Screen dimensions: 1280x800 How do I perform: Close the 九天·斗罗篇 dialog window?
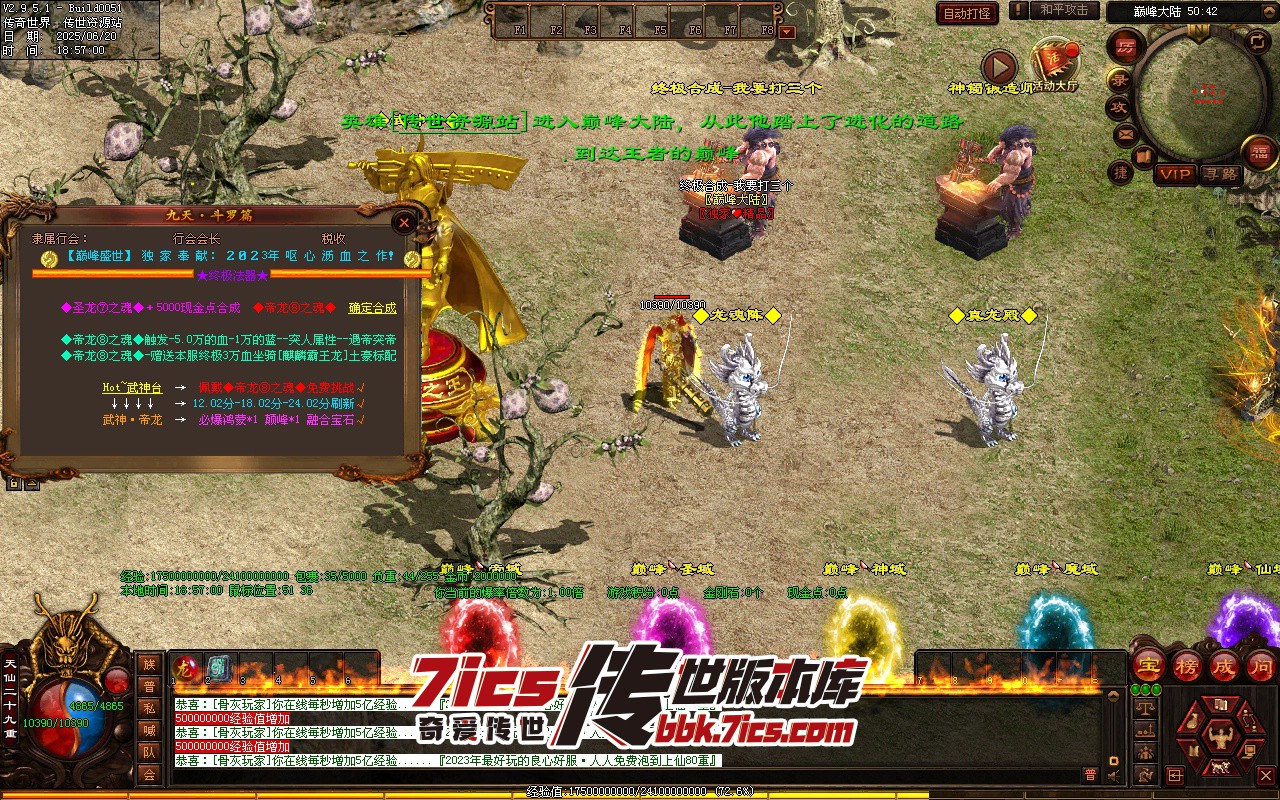[x=404, y=222]
